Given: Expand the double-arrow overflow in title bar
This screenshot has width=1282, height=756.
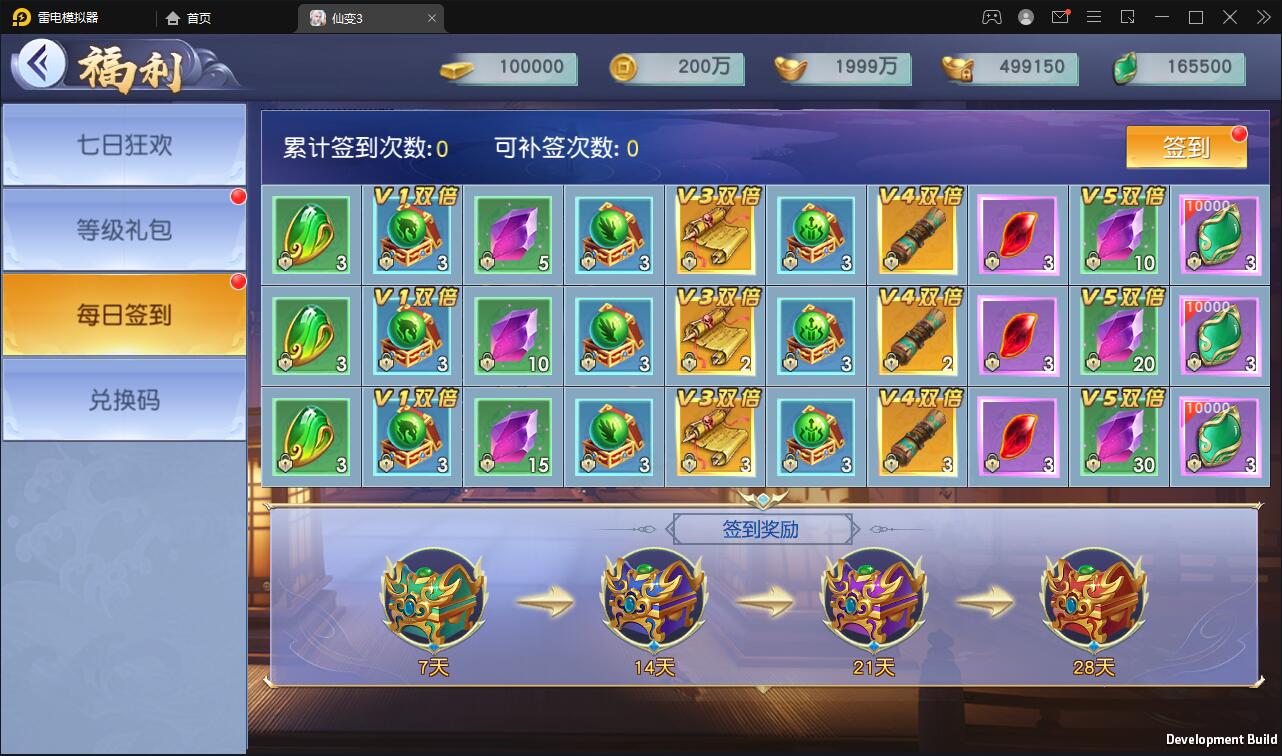Looking at the screenshot, I should (x=1263, y=17).
